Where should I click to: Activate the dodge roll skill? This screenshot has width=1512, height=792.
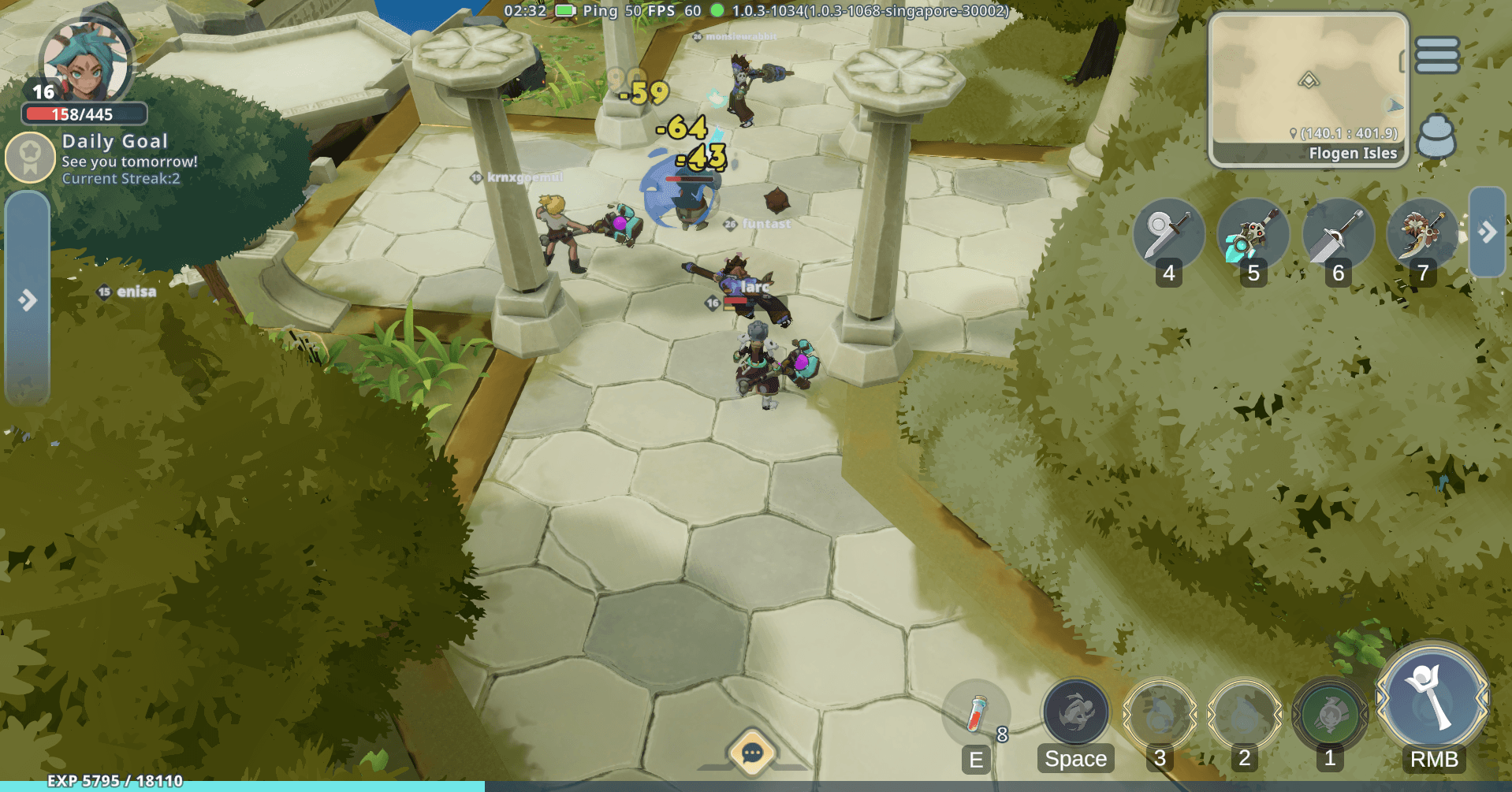pos(1075,713)
